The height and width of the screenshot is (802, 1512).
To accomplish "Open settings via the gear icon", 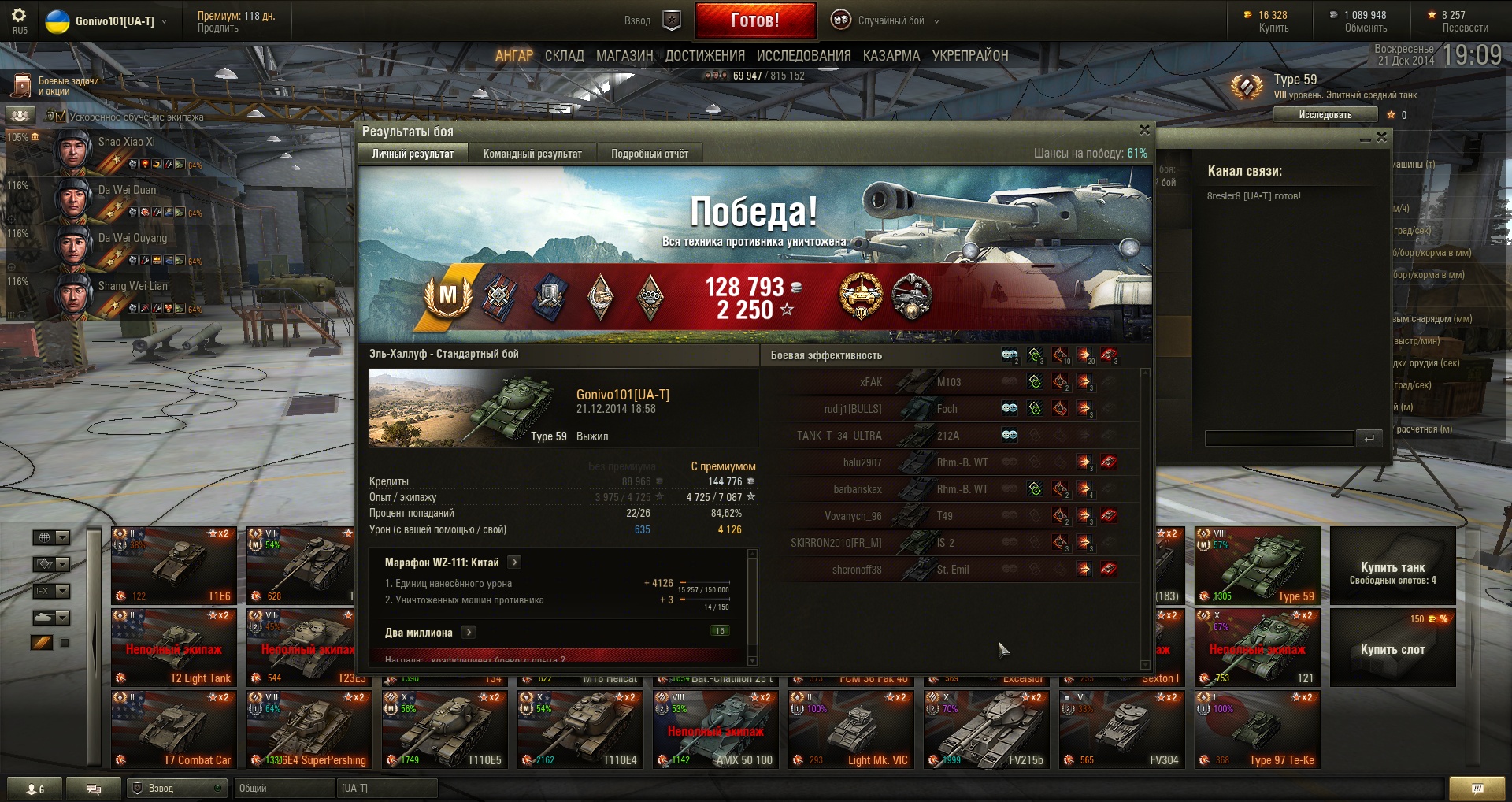I will pos(19,16).
